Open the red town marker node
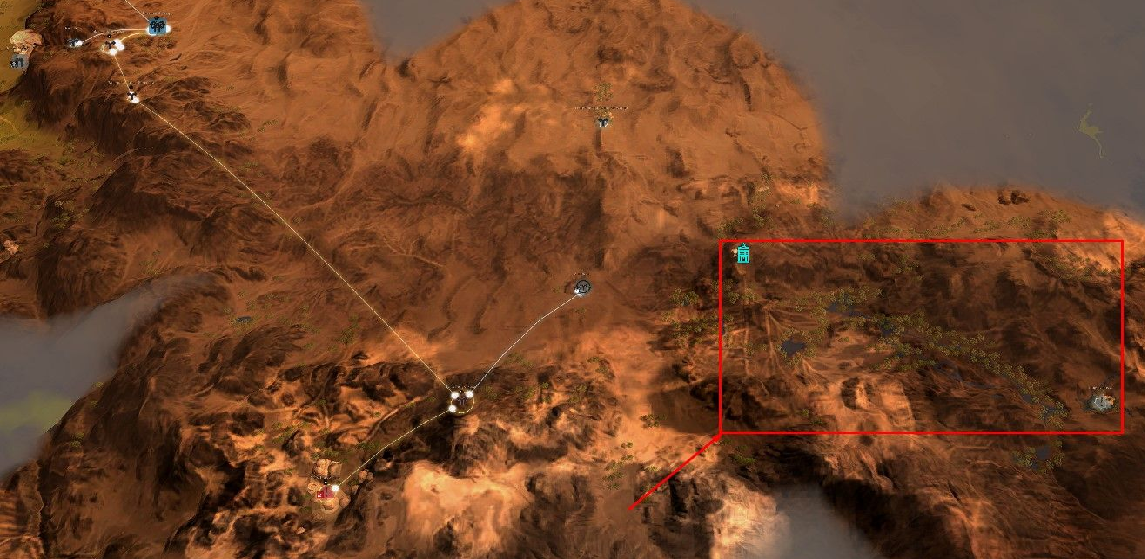The width and height of the screenshot is (1145, 559). point(326,489)
